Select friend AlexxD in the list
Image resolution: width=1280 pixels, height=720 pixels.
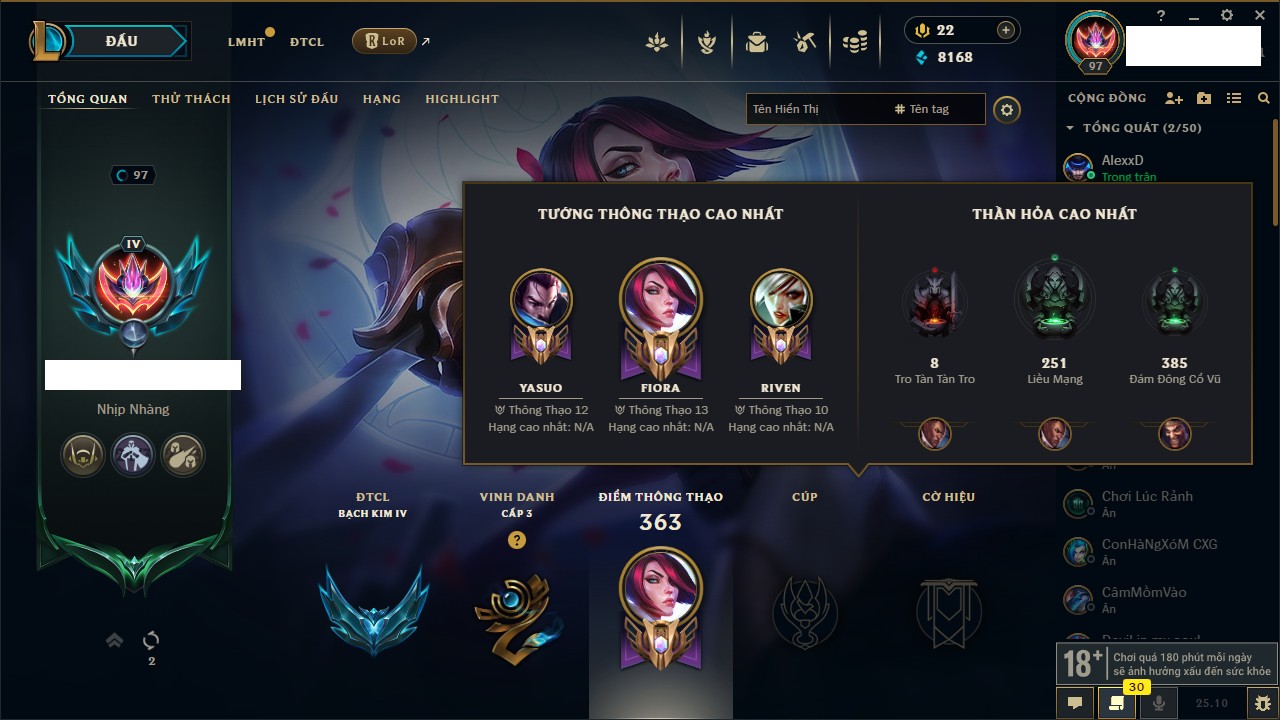pyautogui.click(x=1122, y=160)
